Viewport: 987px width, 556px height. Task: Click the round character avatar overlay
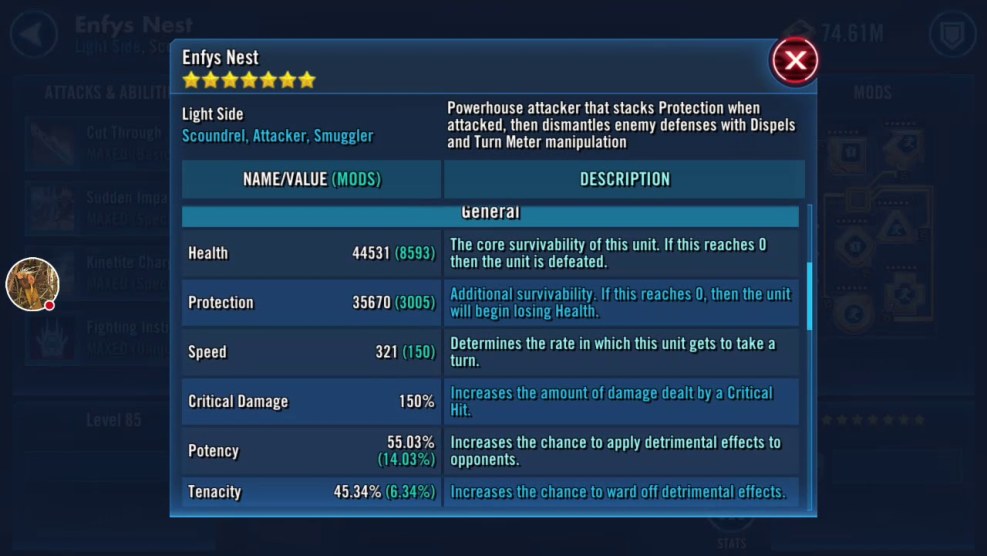coord(32,284)
